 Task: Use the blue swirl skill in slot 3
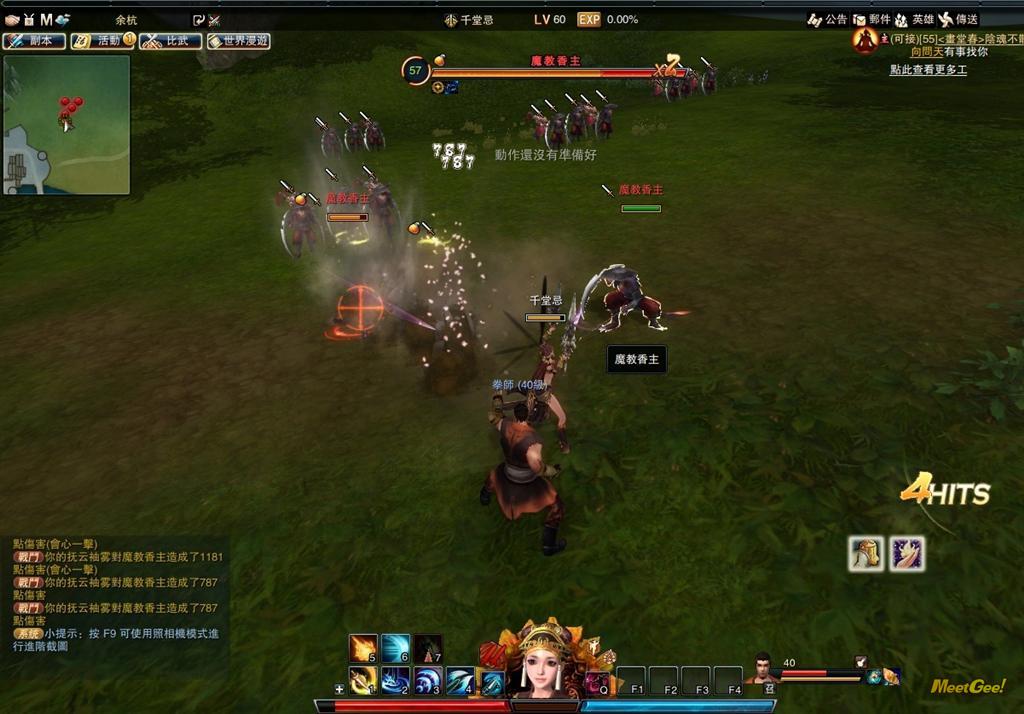(428, 681)
